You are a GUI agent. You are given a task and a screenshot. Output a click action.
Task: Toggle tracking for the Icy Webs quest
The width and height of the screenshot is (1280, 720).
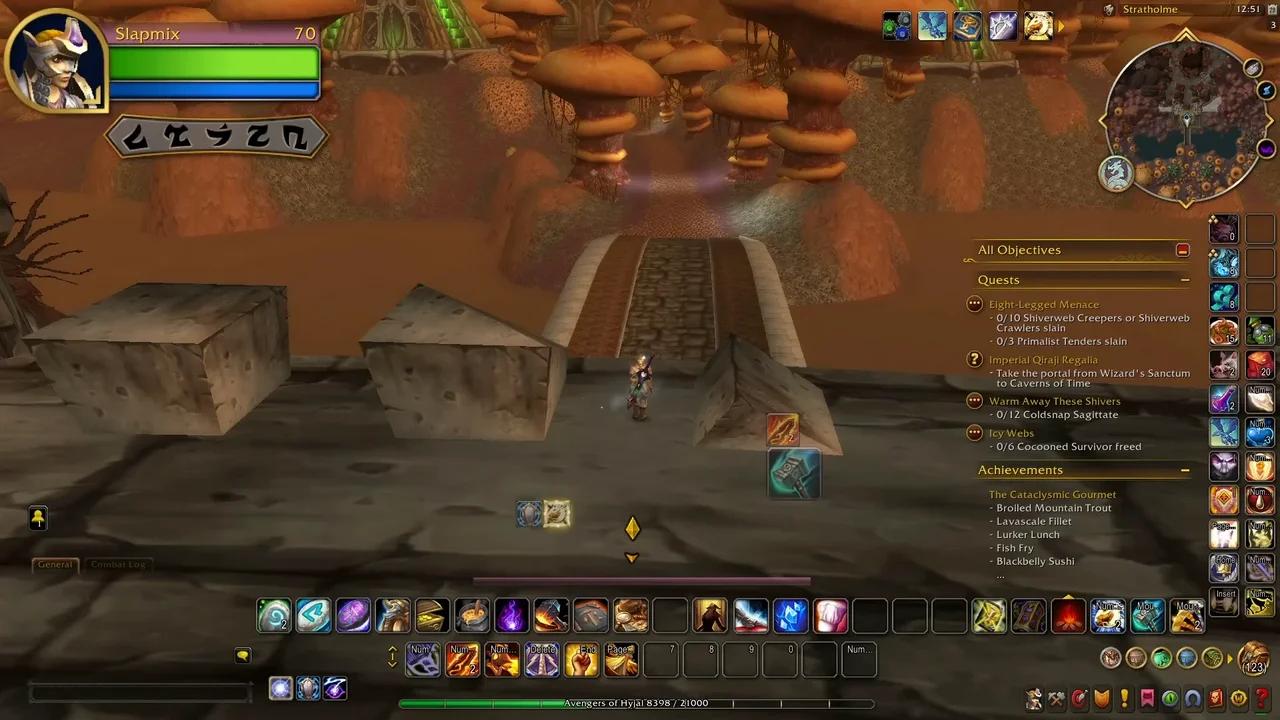click(974, 433)
